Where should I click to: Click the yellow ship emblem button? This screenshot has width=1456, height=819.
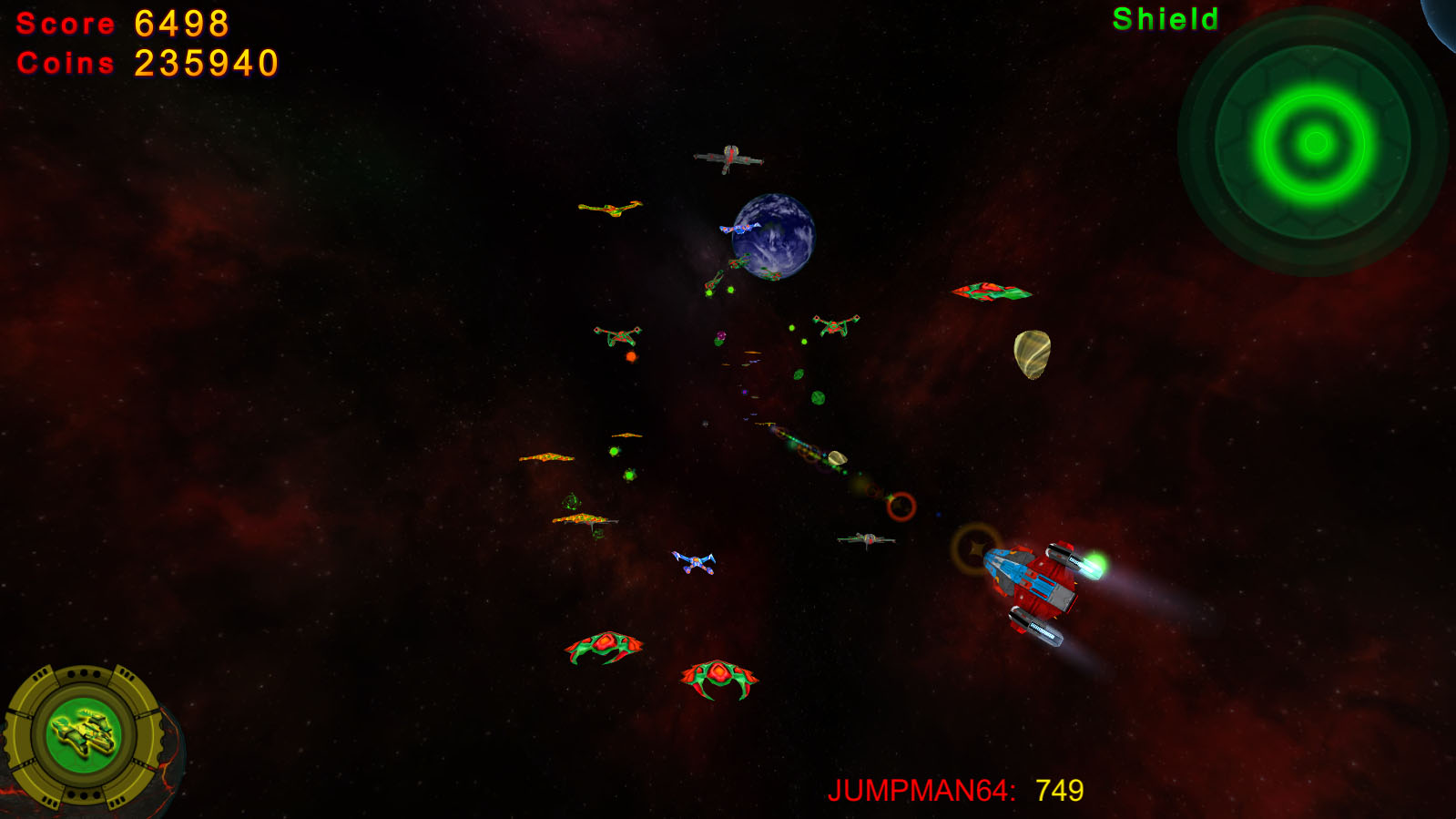(84, 734)
